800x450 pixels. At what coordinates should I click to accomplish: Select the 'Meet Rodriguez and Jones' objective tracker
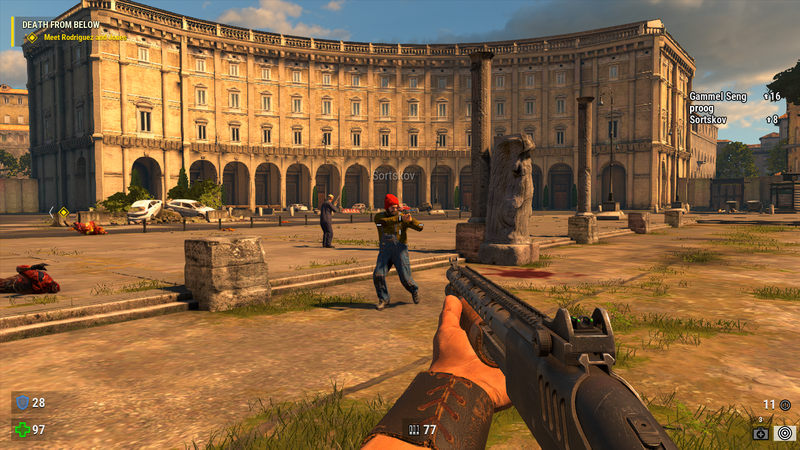[83, 37]
